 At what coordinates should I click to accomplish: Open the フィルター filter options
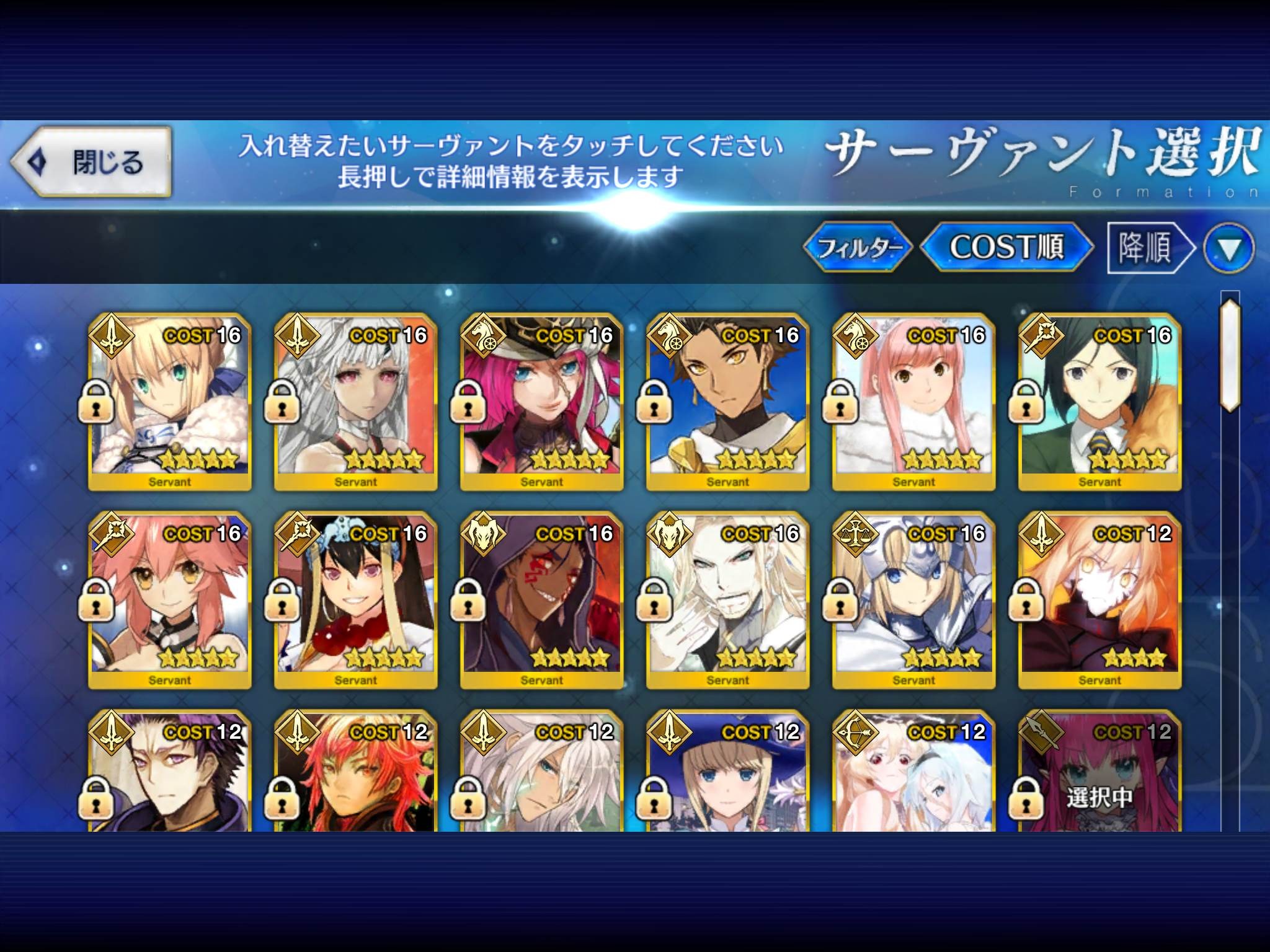tap(858, 248)
